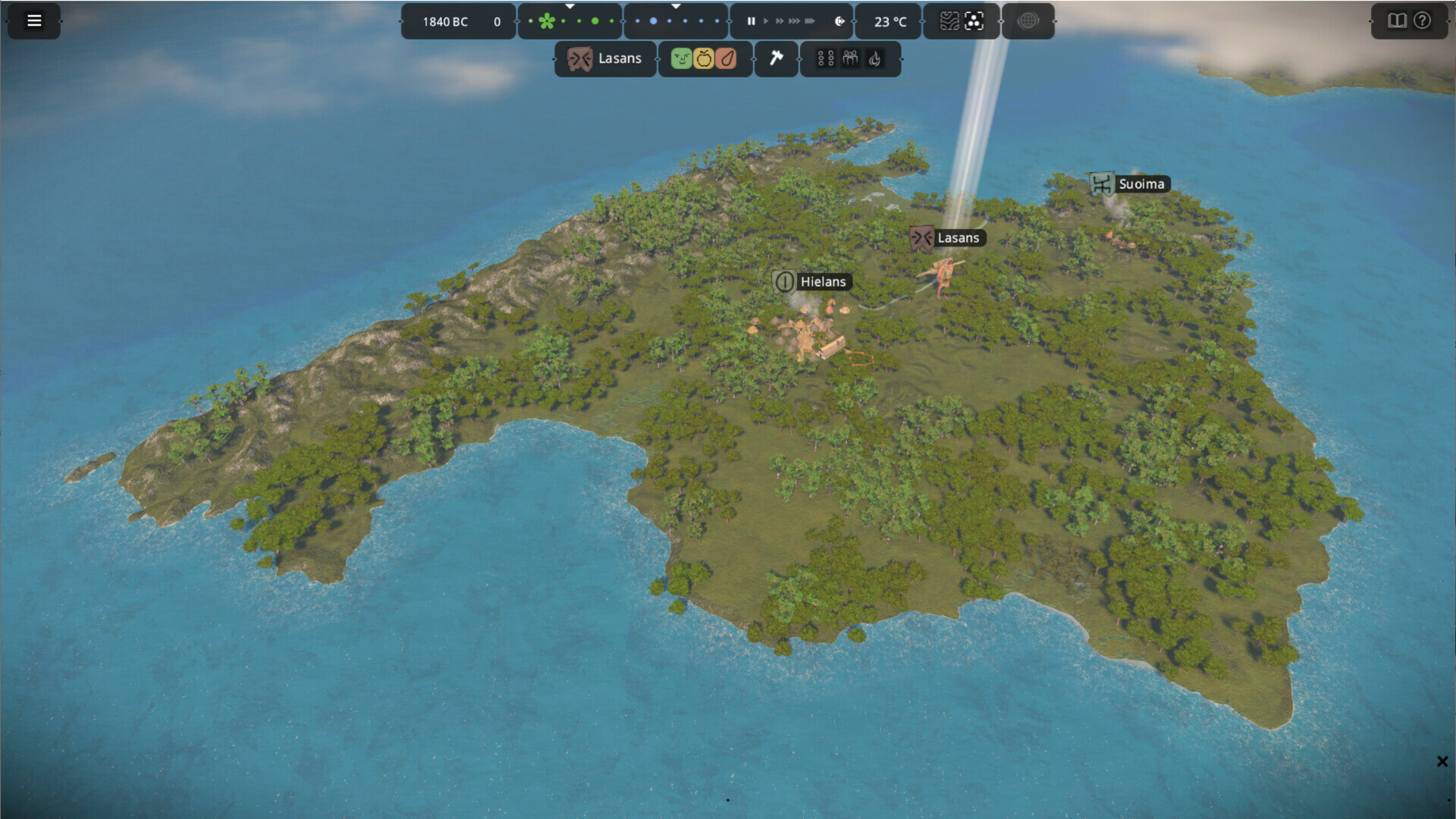Pause the game simulation
The height and width of the screenshot is (819, 1456).
coord(751,21)
